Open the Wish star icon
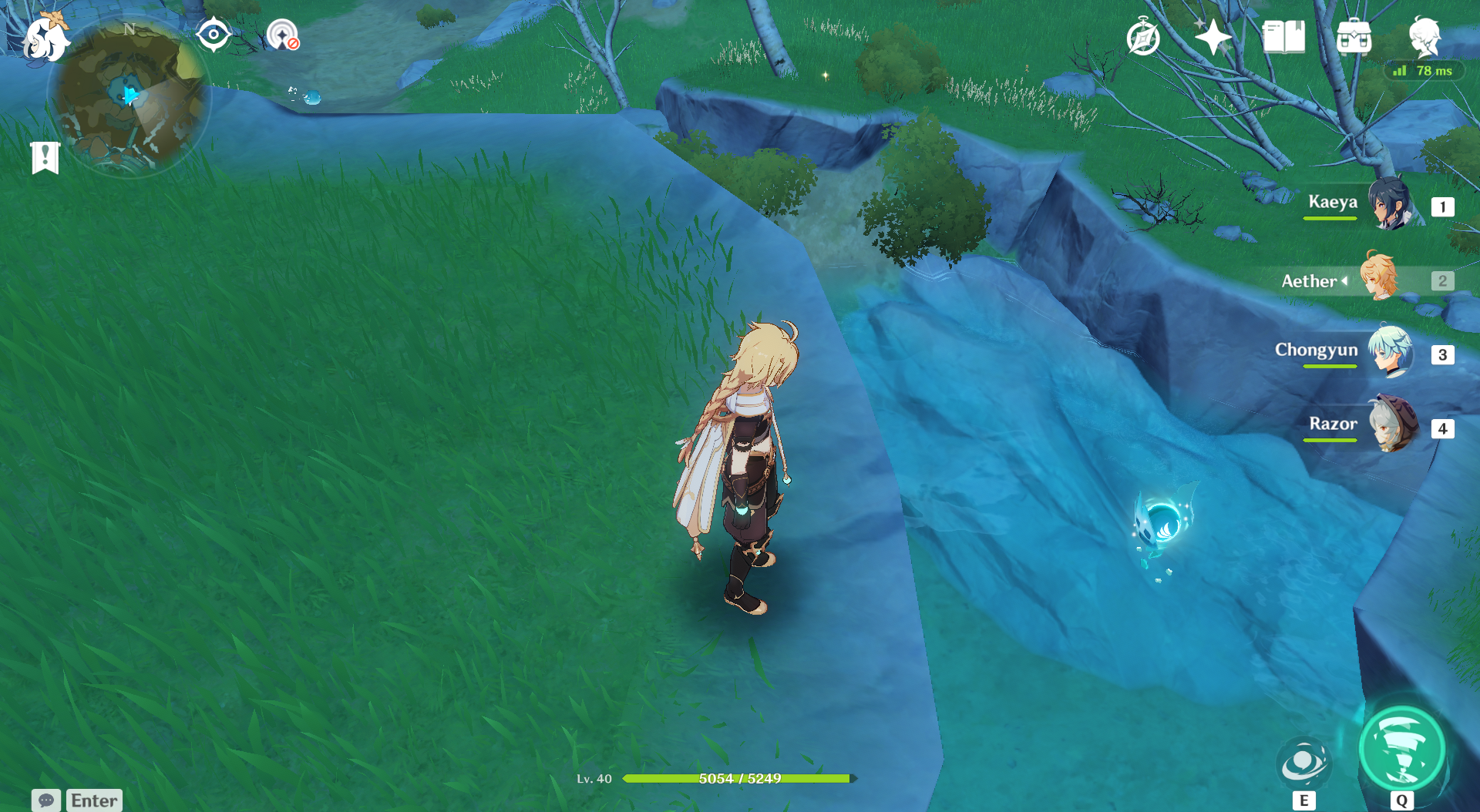Viewport: 1480px width, 812px height. (1213, 37)
